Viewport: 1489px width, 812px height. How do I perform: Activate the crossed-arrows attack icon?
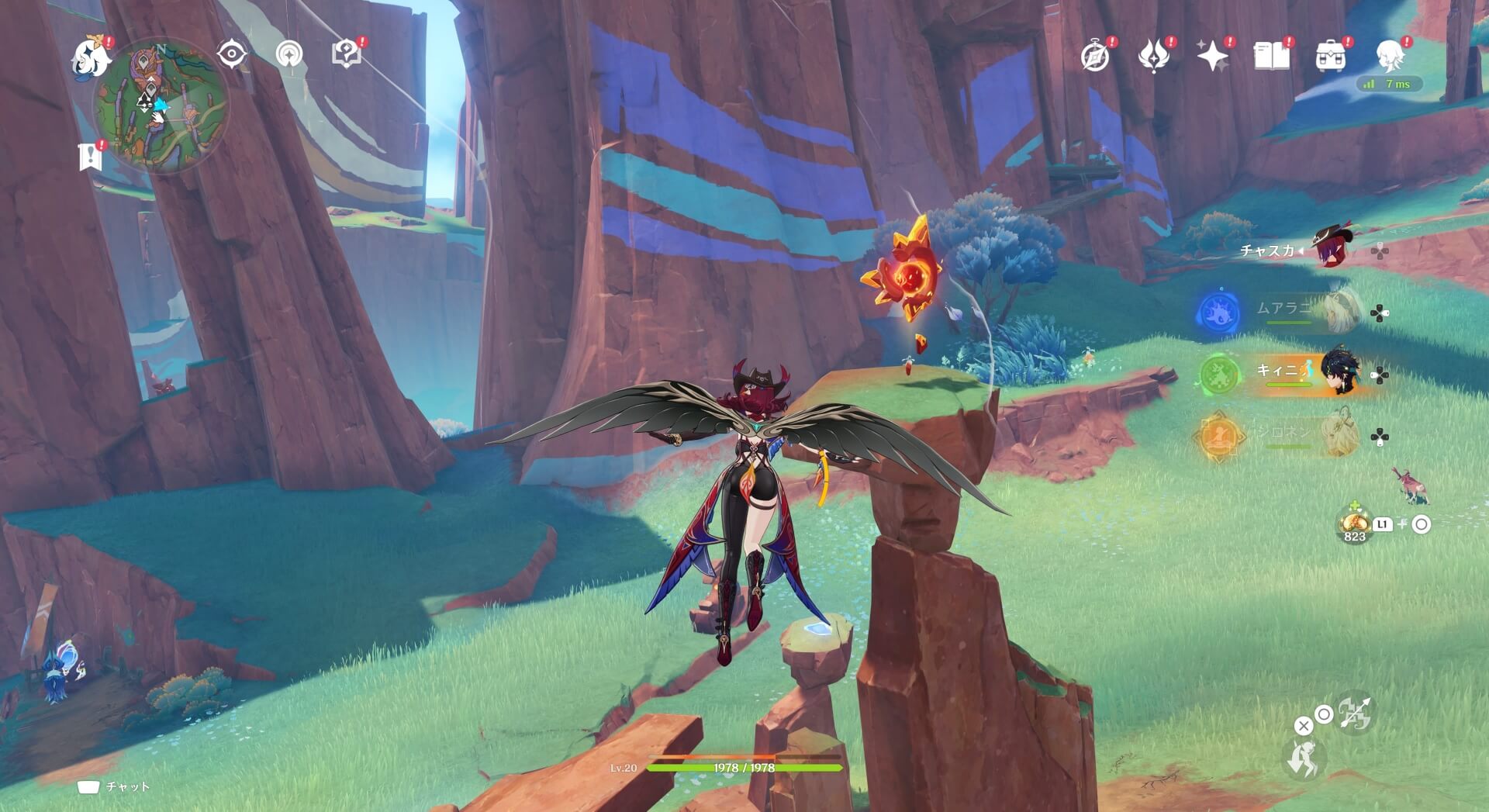pyautogui.click(x=1354, y=714)
